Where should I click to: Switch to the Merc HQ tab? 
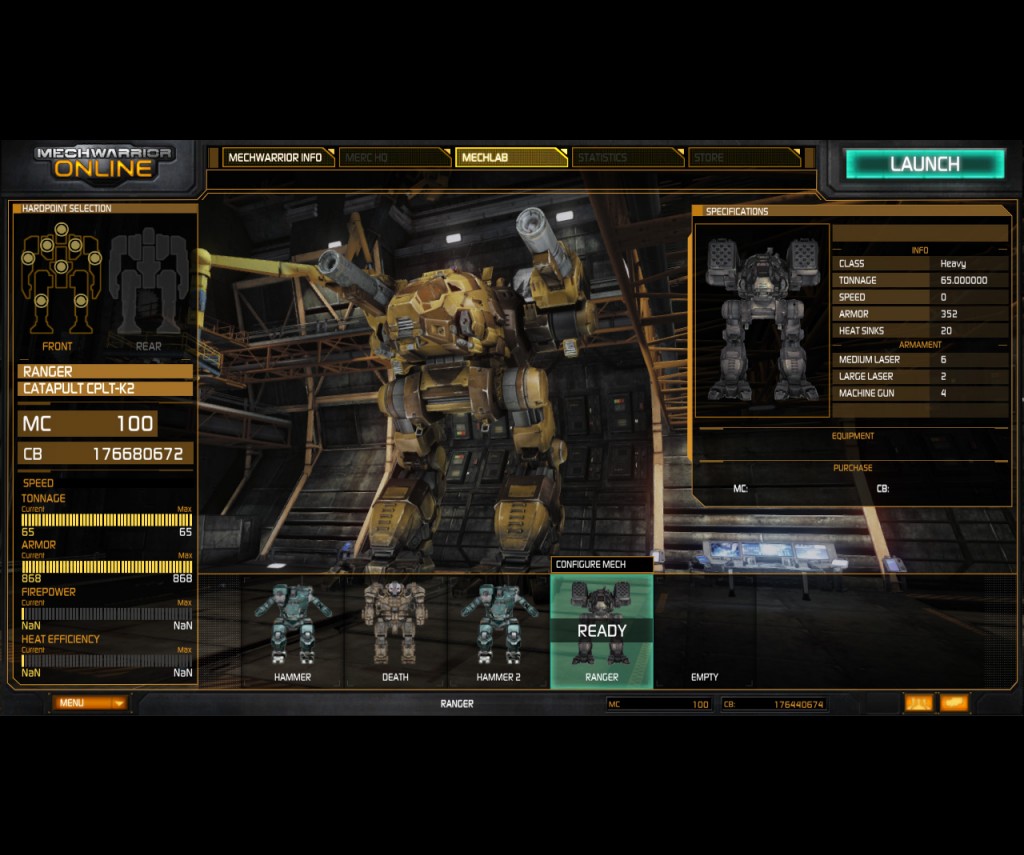click(394, 157)
